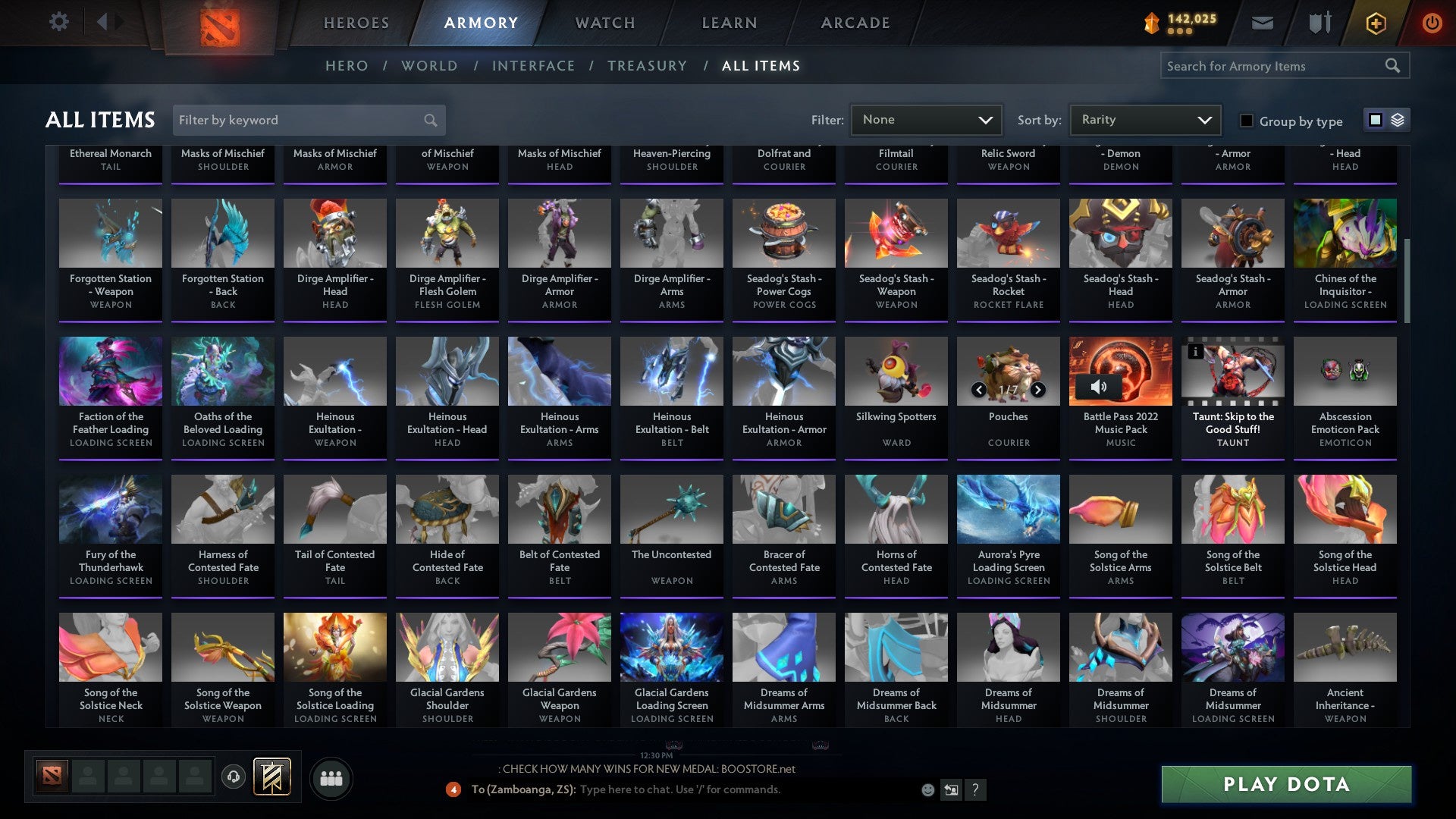Screen dimensions: 1456x819
Task: Advance the Pouches courier preview carousel right arrow
Action: point(1037,389)
